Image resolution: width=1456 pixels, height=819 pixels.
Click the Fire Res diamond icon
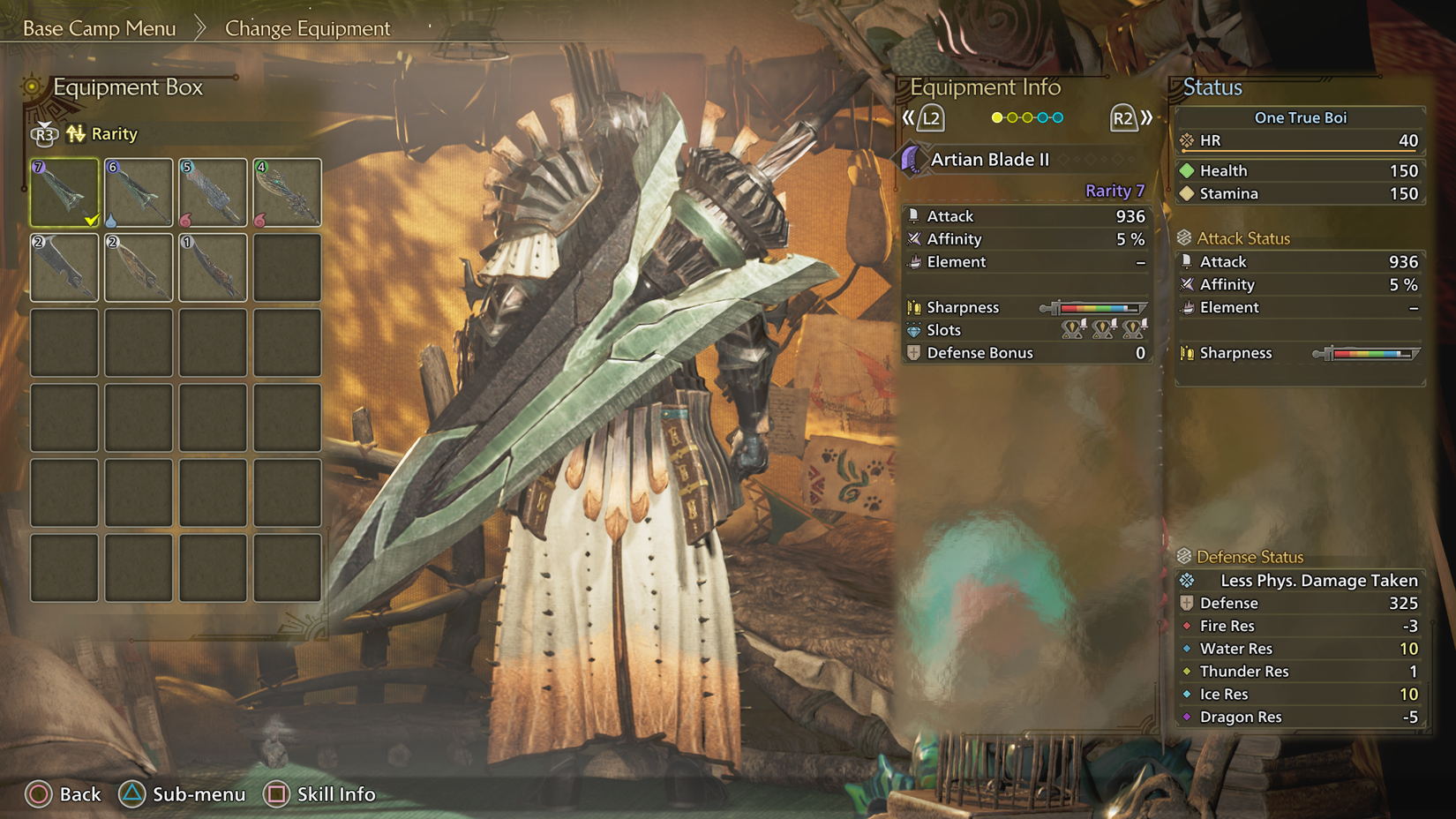coord(1187,626)
